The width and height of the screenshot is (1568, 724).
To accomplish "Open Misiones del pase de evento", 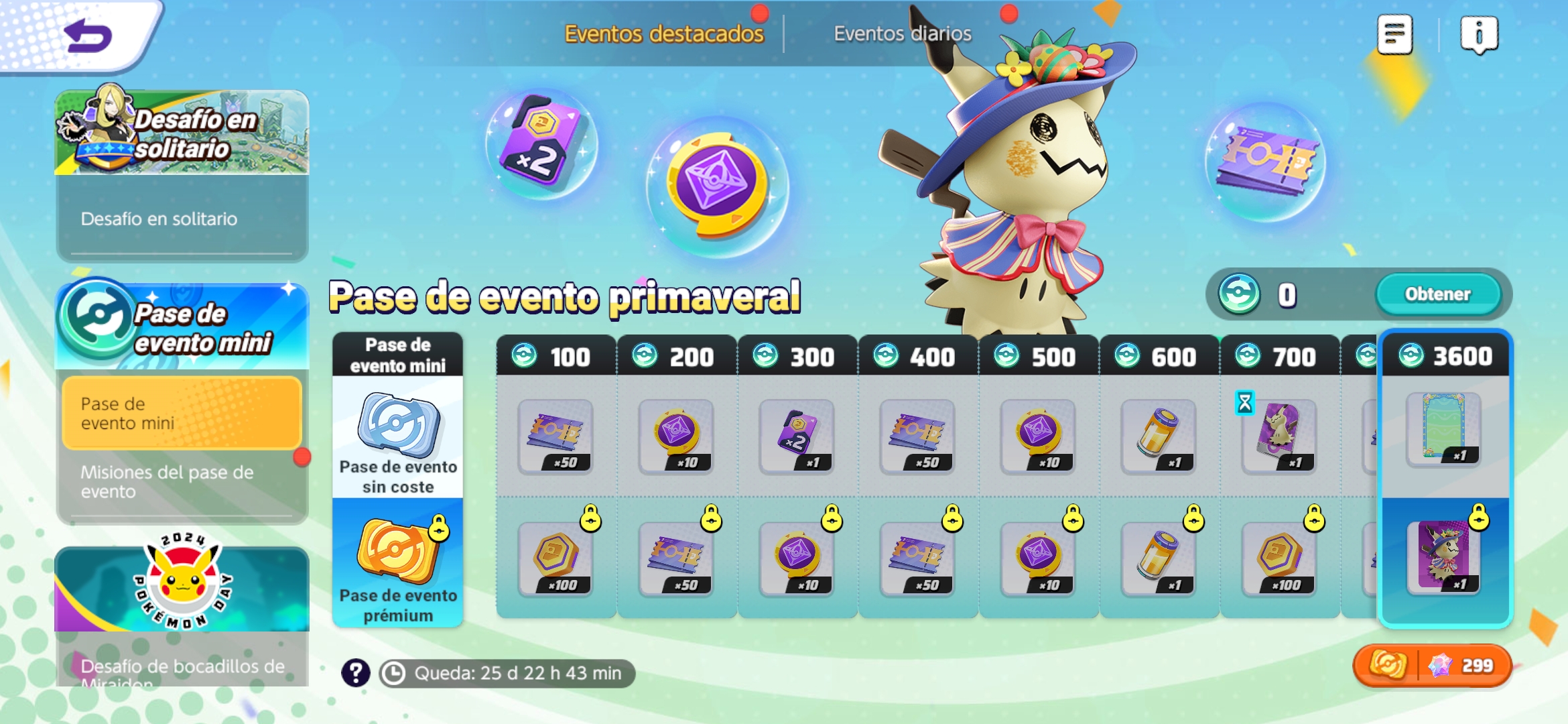I will [x=168, y=481].
